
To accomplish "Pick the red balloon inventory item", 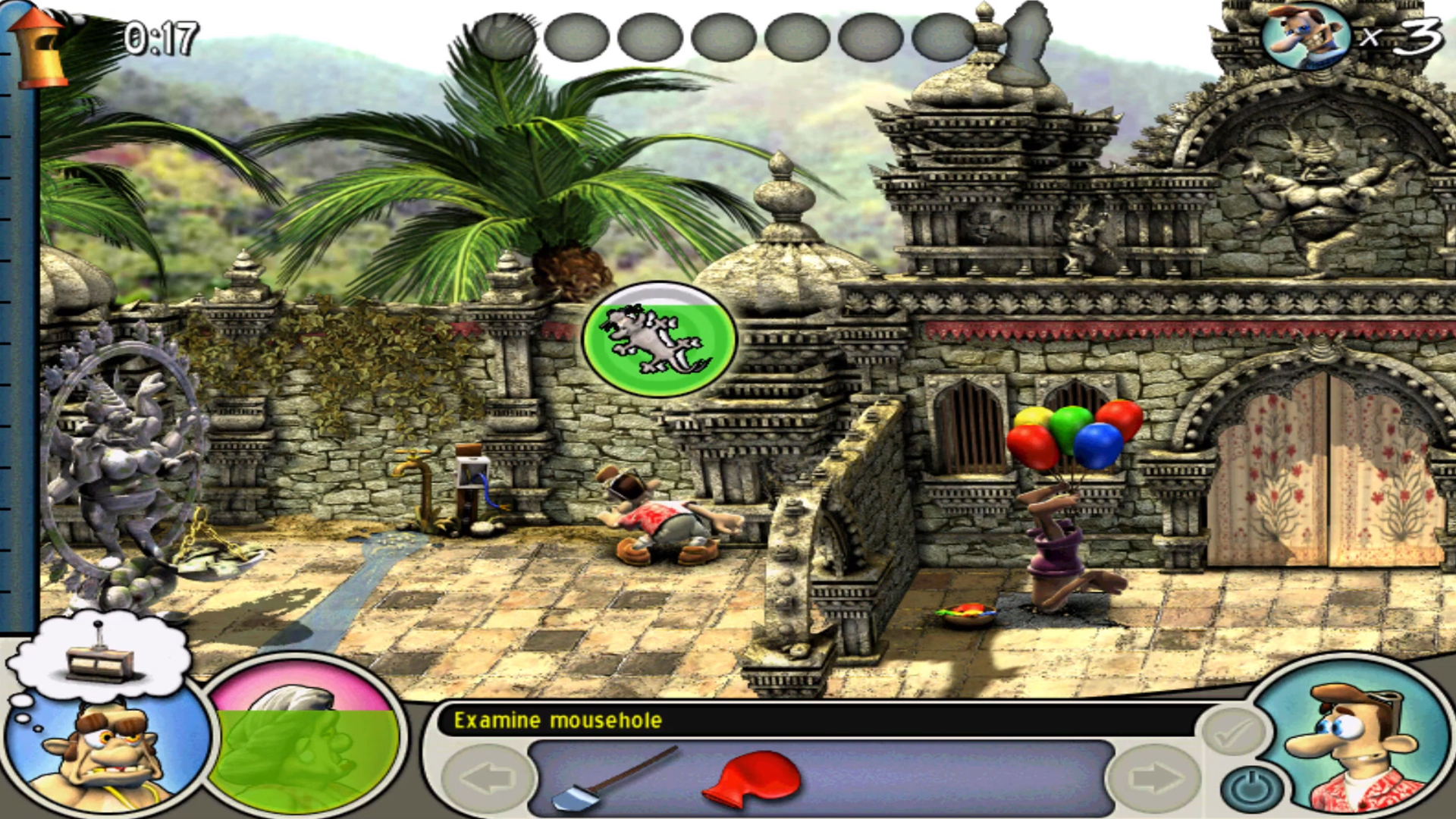I will point(752,777).
